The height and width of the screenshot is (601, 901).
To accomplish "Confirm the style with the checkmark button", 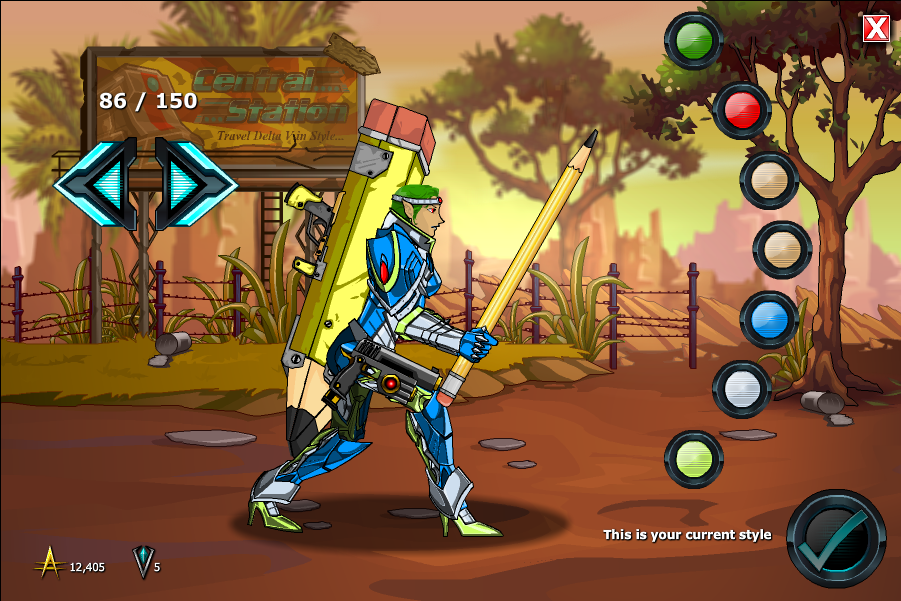I will tap(836, 538).
